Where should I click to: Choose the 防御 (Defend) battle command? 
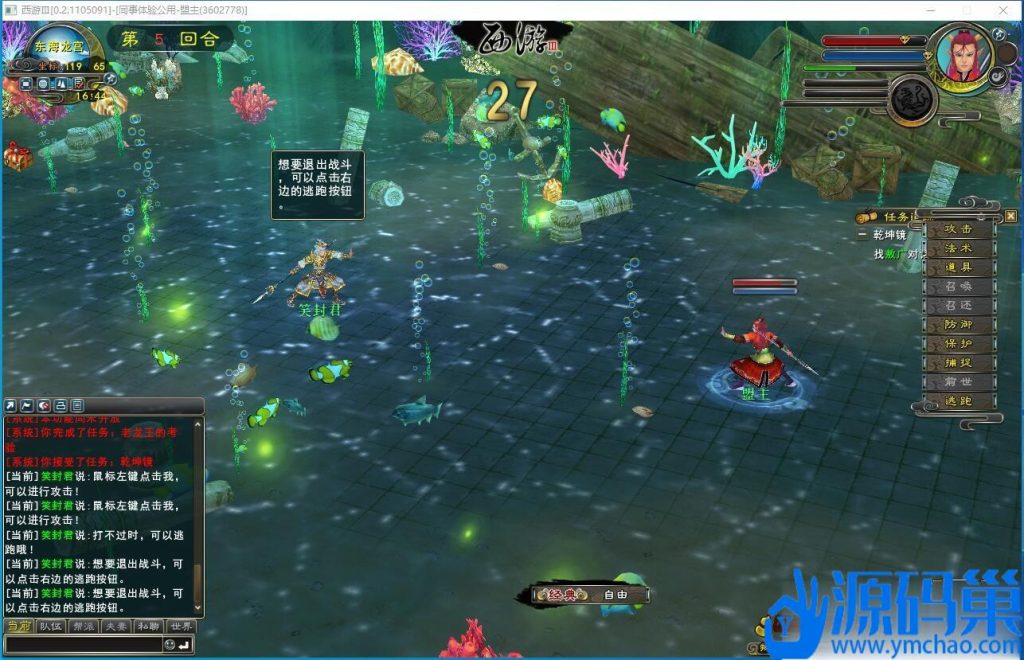(x=958, y=325)
